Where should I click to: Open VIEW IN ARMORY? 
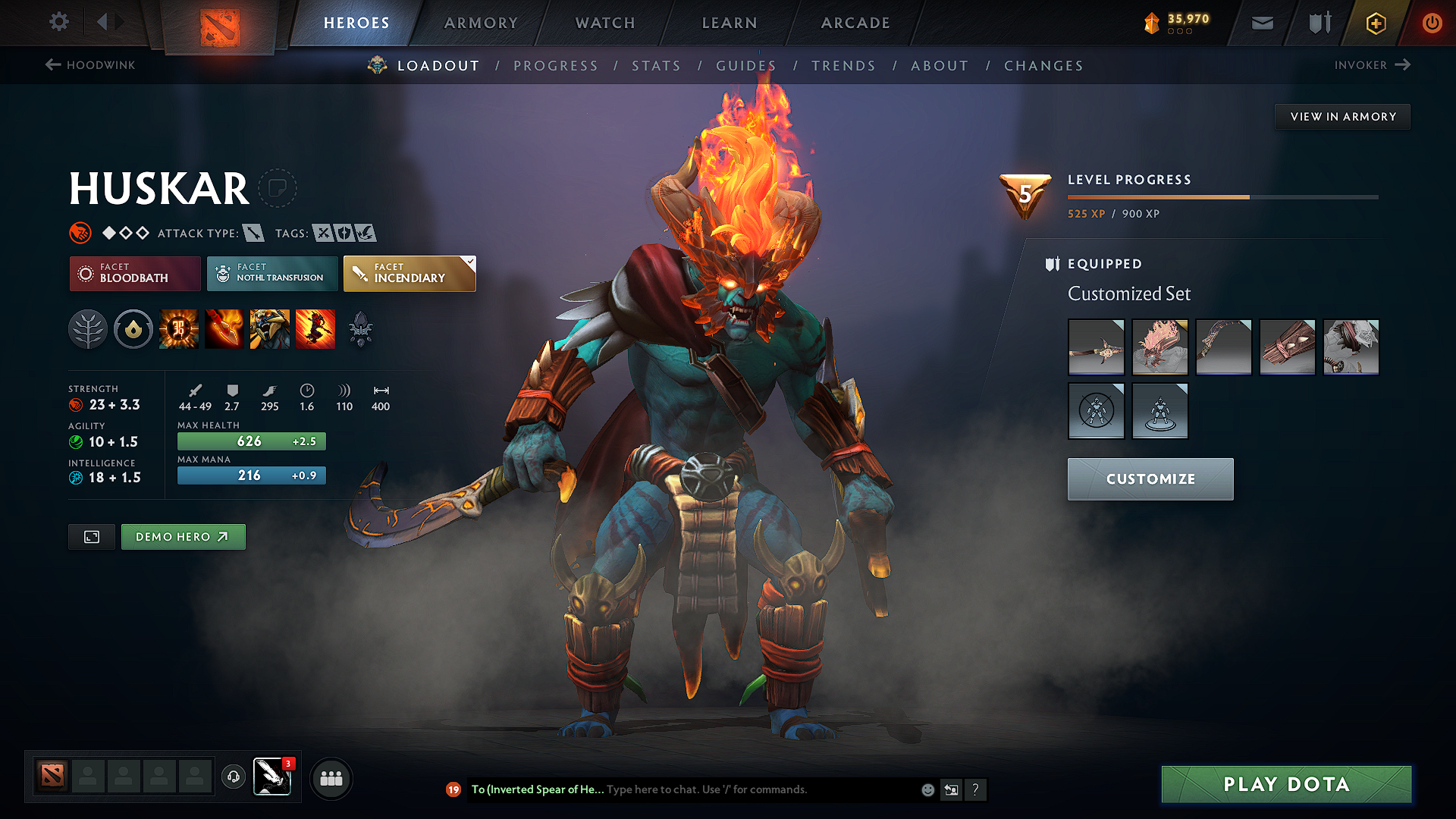point(1341,116)
